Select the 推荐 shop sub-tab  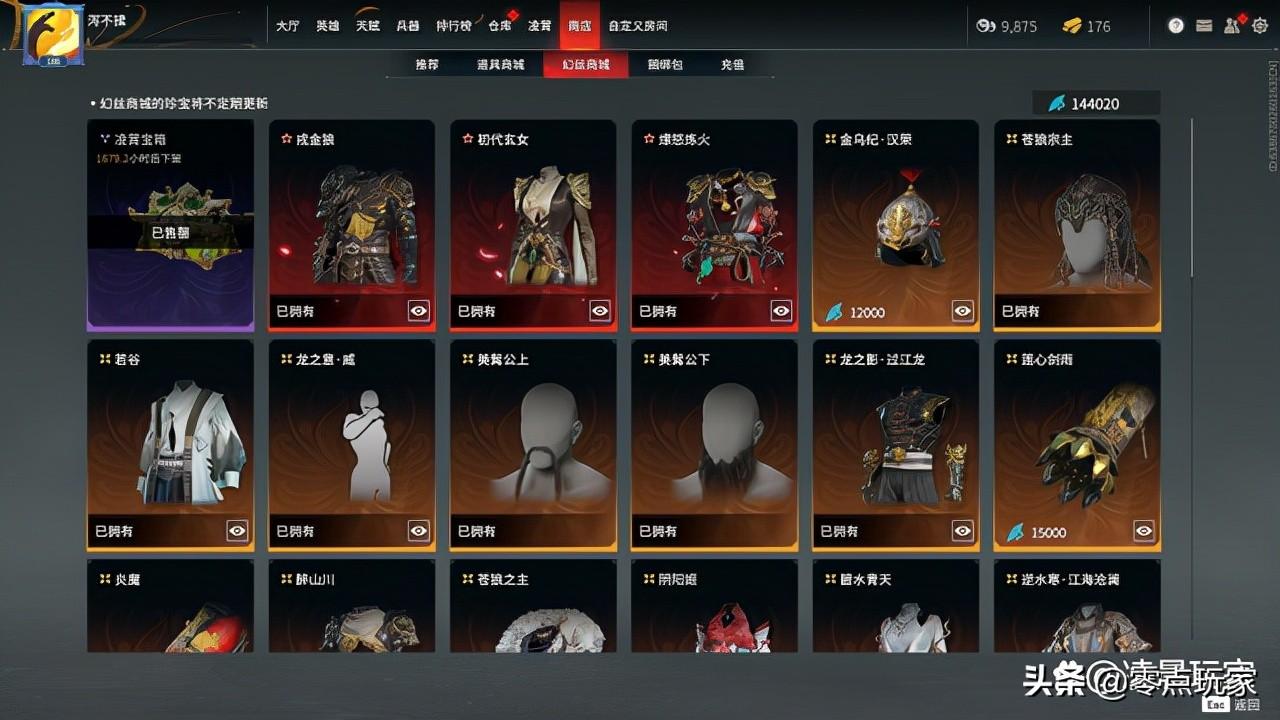click(x=427, y=65)
